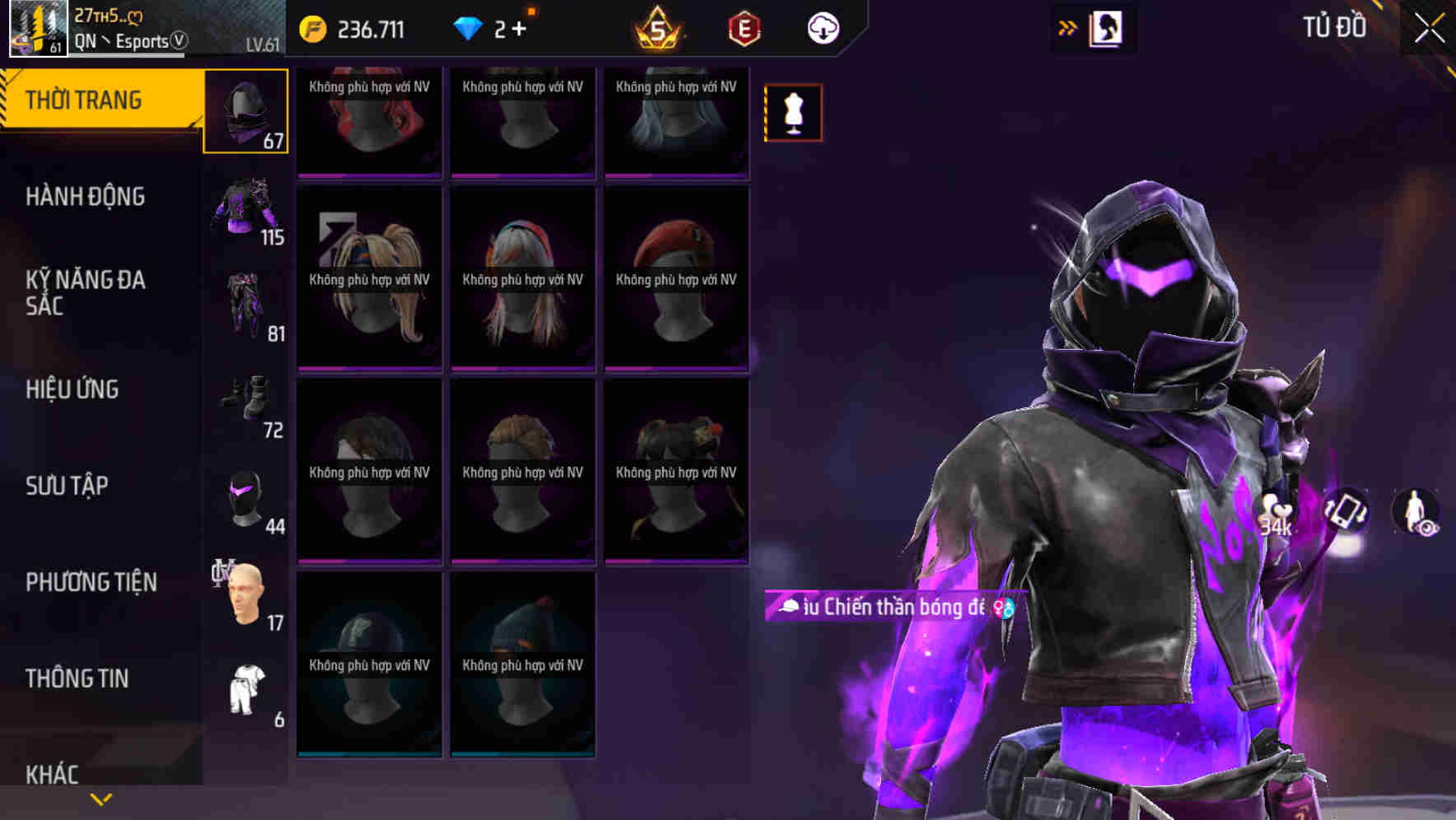Screen dimensions: 1456x820
Task: Expand the bottom sidebar with the down chevron
Action: coord(100,797)
